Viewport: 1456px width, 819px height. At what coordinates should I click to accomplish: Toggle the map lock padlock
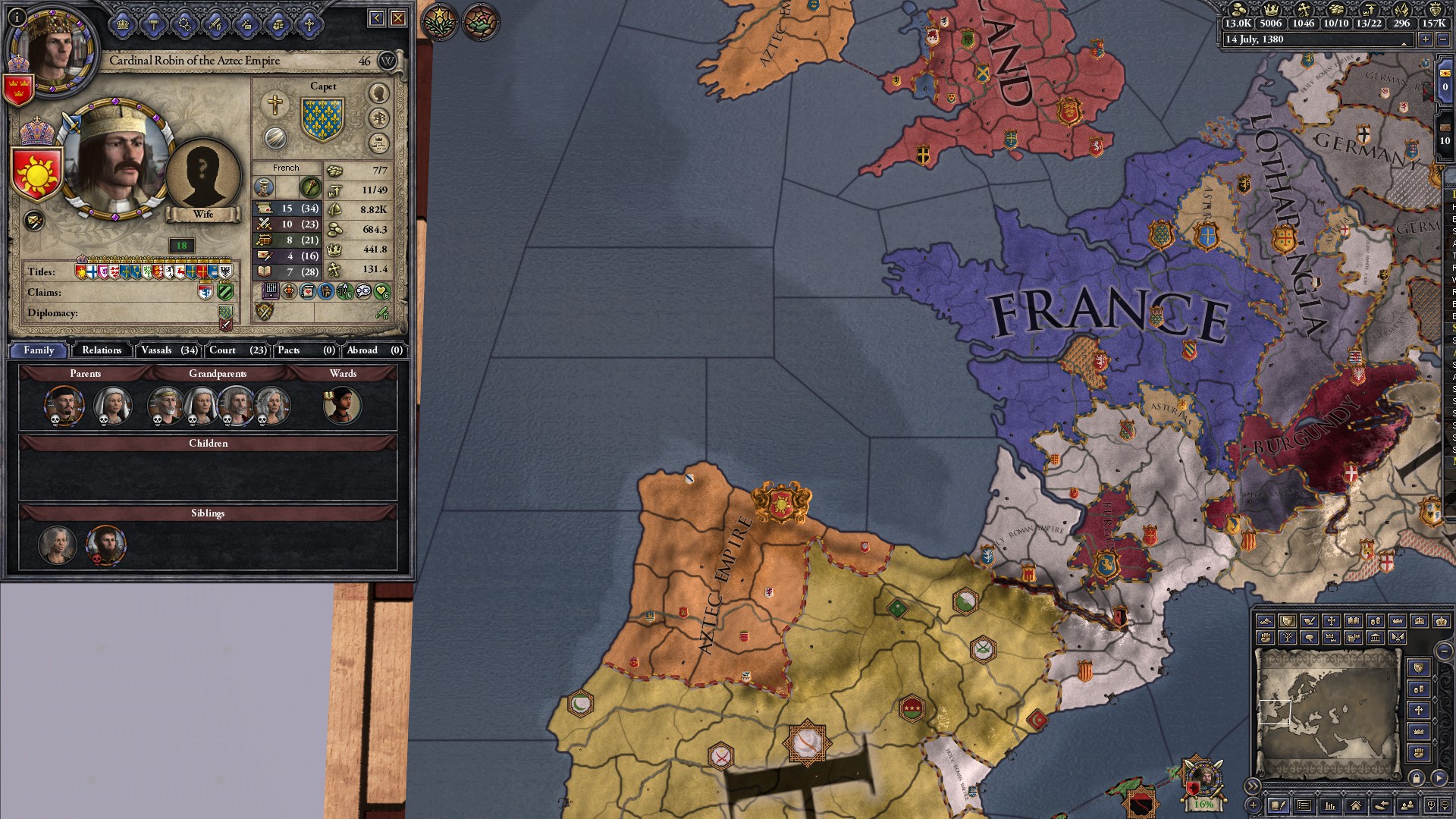(1417, 780)
